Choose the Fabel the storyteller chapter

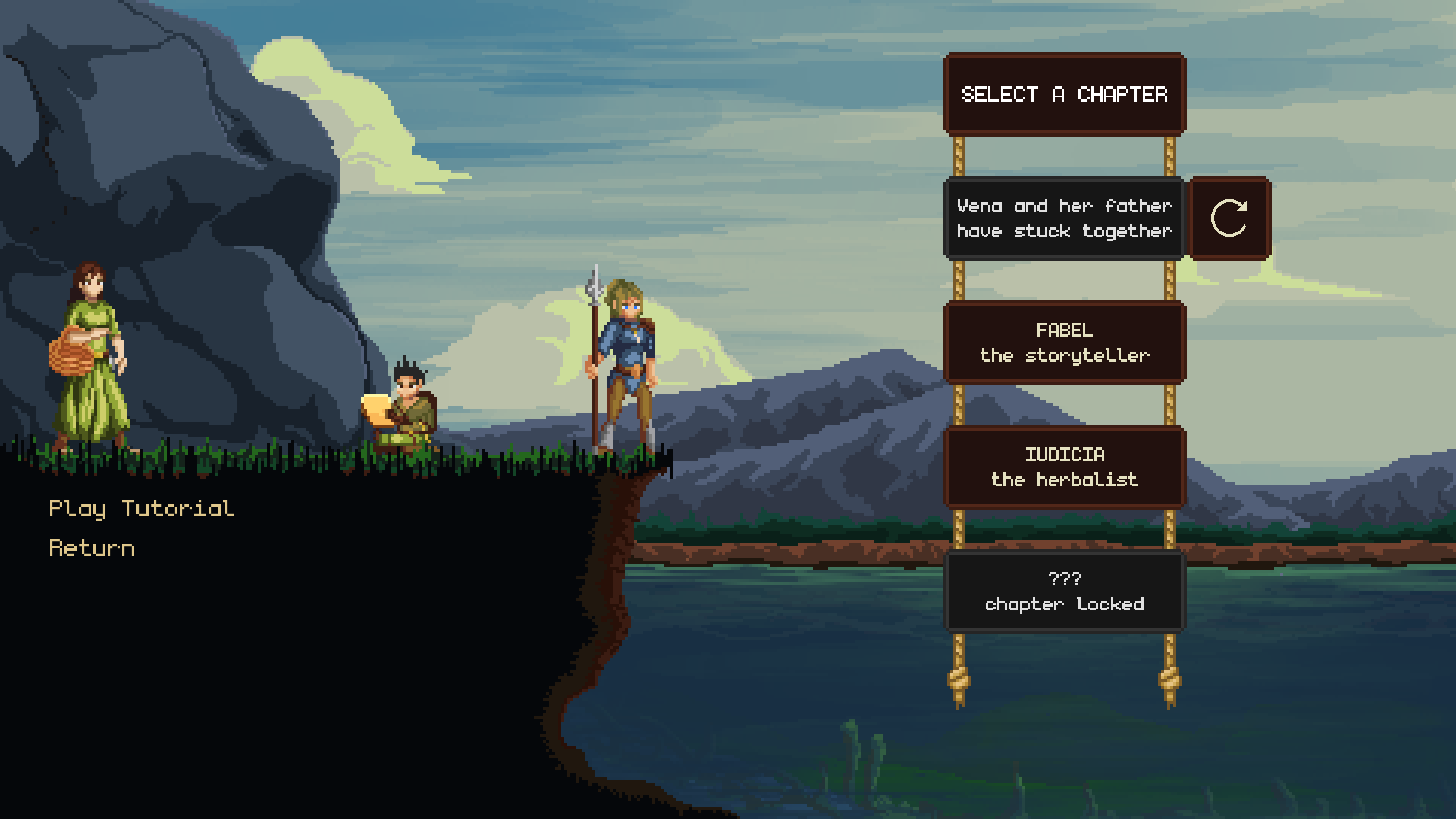[x=1064, y=343]
